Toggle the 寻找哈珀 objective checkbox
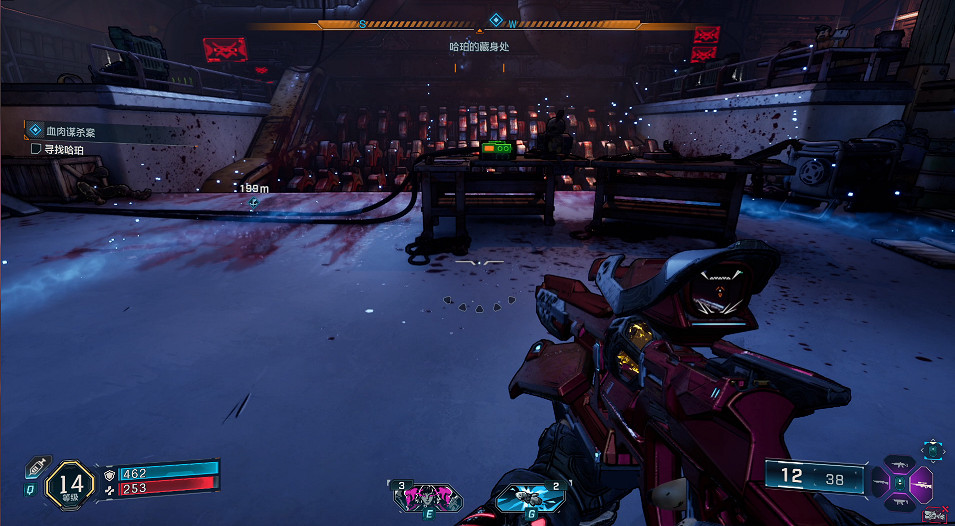Screen dimensions: 955x526 tap(37, 149)
